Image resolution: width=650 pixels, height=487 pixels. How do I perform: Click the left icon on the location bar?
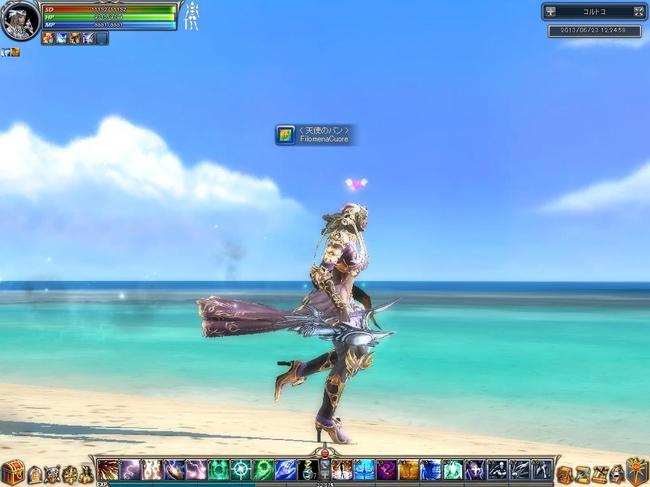pyautogui.click(x=551, y=12)
